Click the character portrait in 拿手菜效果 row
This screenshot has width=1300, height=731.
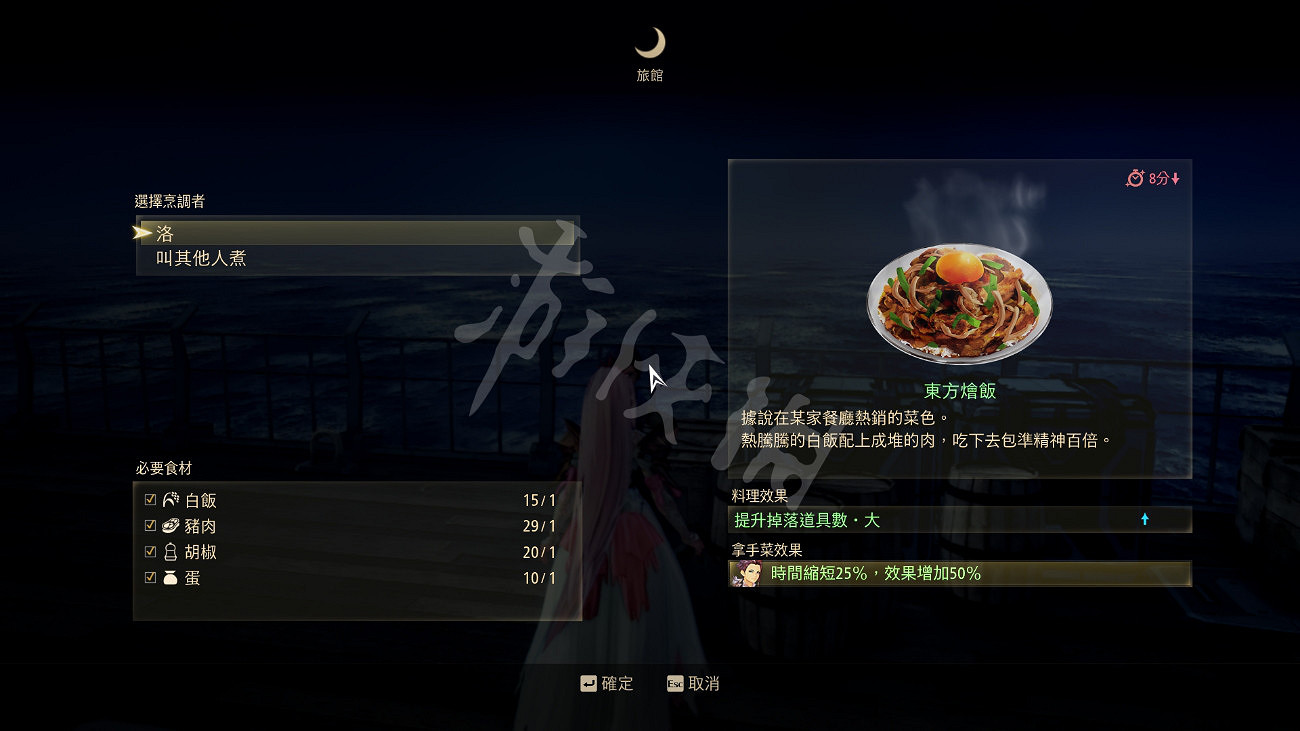click(x=747, y=574)
